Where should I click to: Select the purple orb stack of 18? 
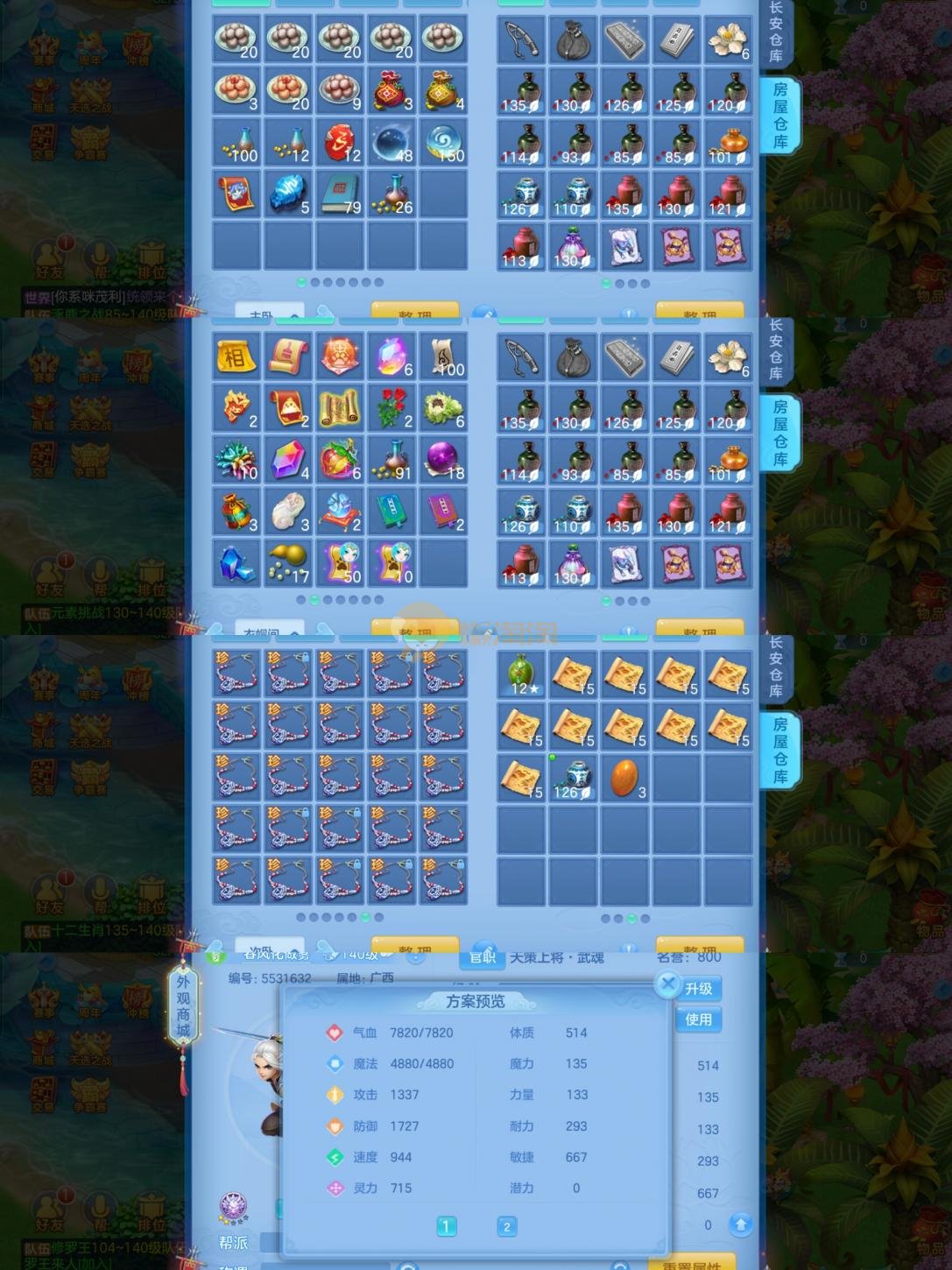[443, 460]
